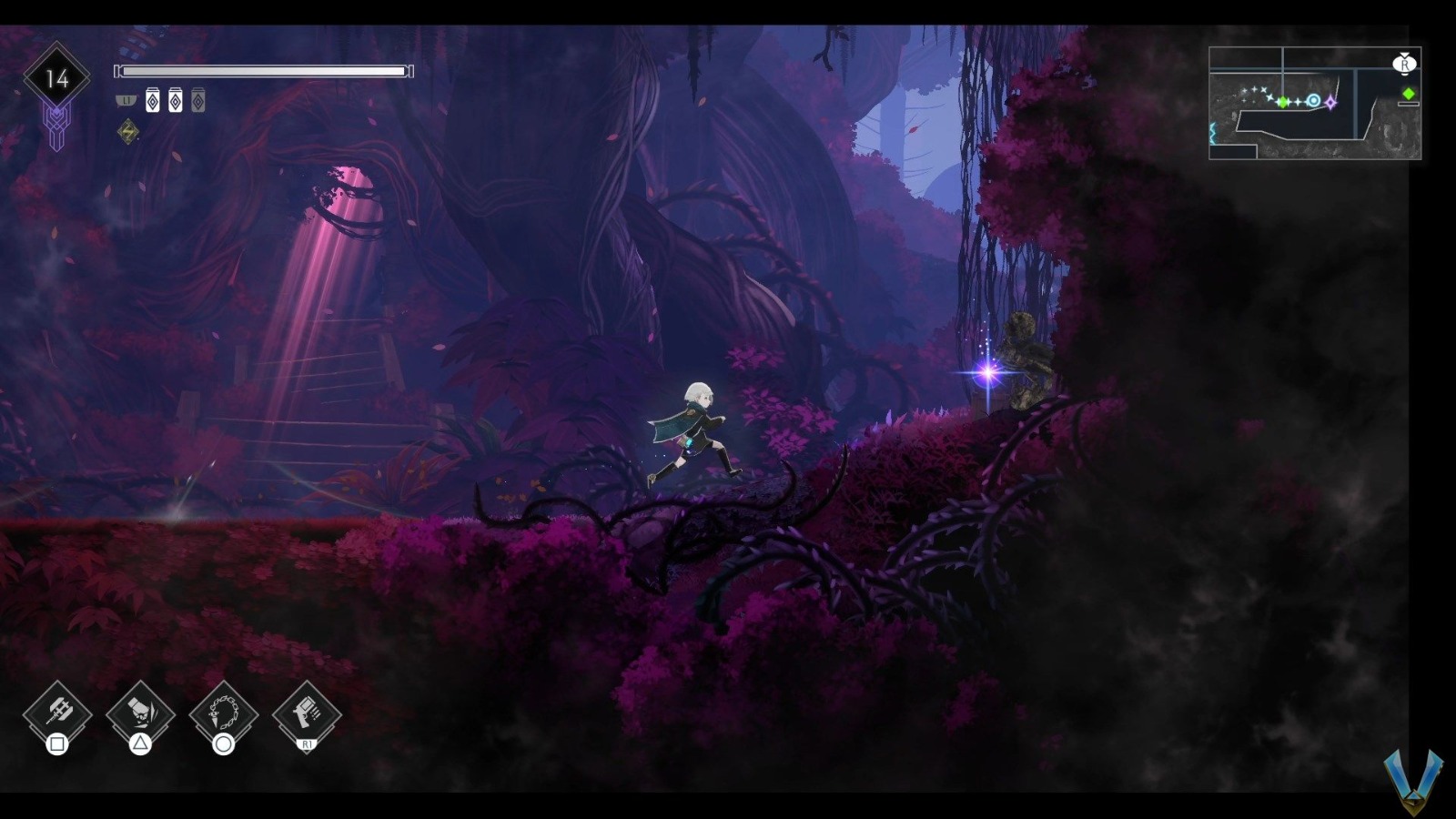Click the green diamond marker inside the minimap

click(1283, 102)
